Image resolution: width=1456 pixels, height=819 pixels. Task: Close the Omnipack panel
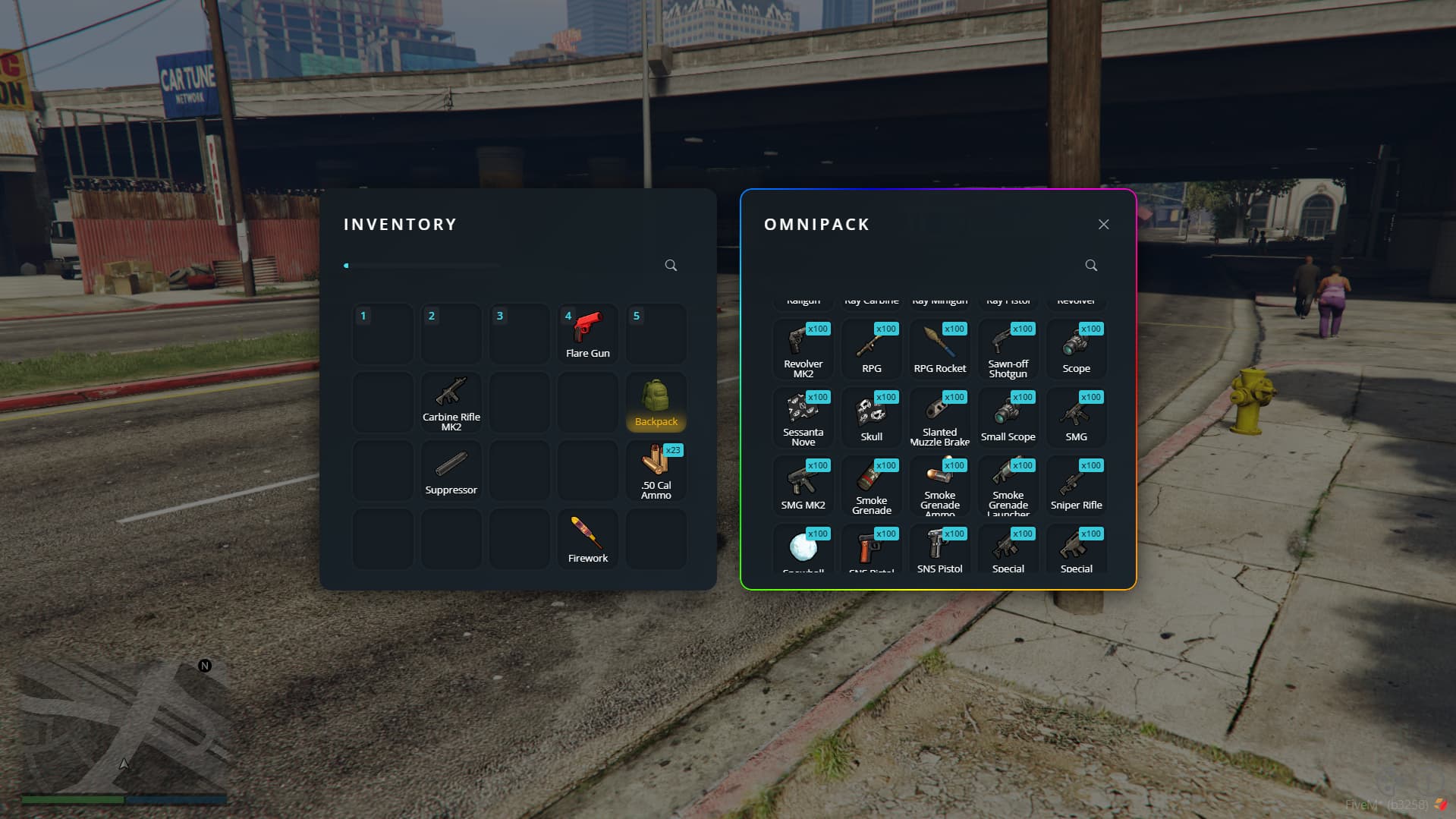[x=1103, y=225]
